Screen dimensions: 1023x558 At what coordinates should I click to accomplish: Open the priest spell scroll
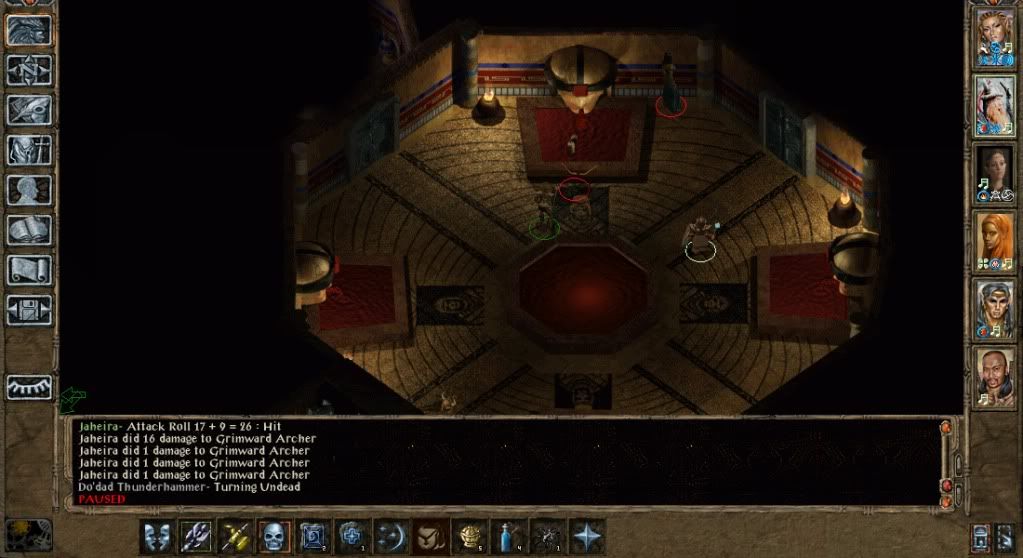click(x=29, y=269)
